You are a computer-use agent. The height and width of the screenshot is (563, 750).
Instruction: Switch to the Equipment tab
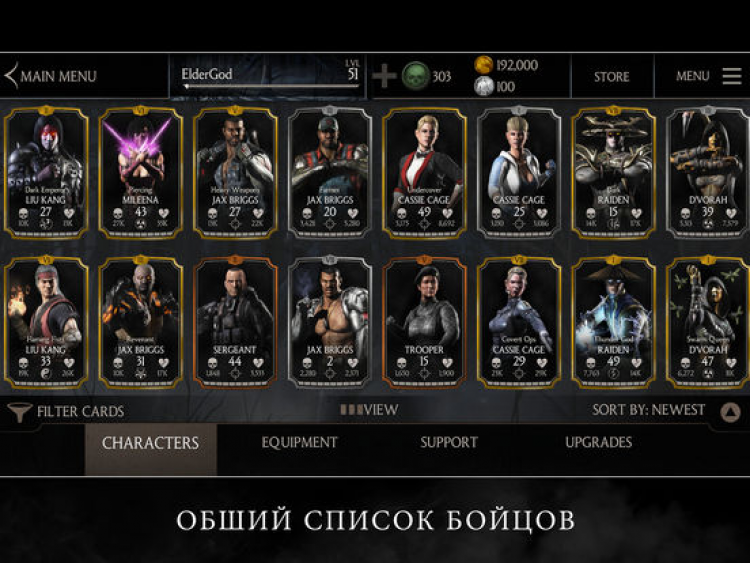click(x=299, y=443)
